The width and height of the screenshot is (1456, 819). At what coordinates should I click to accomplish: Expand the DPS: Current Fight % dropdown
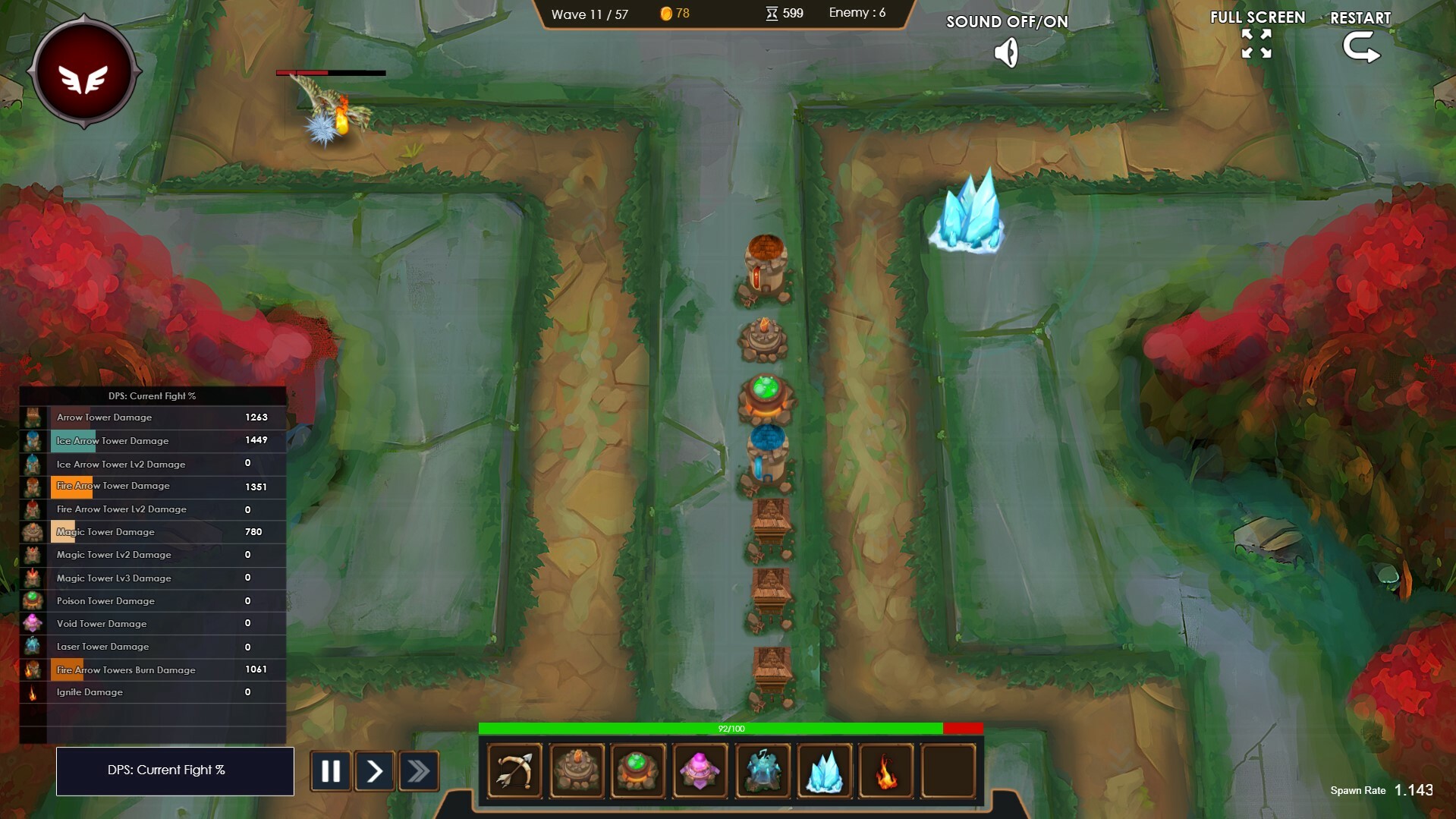(x=175, y=770)
